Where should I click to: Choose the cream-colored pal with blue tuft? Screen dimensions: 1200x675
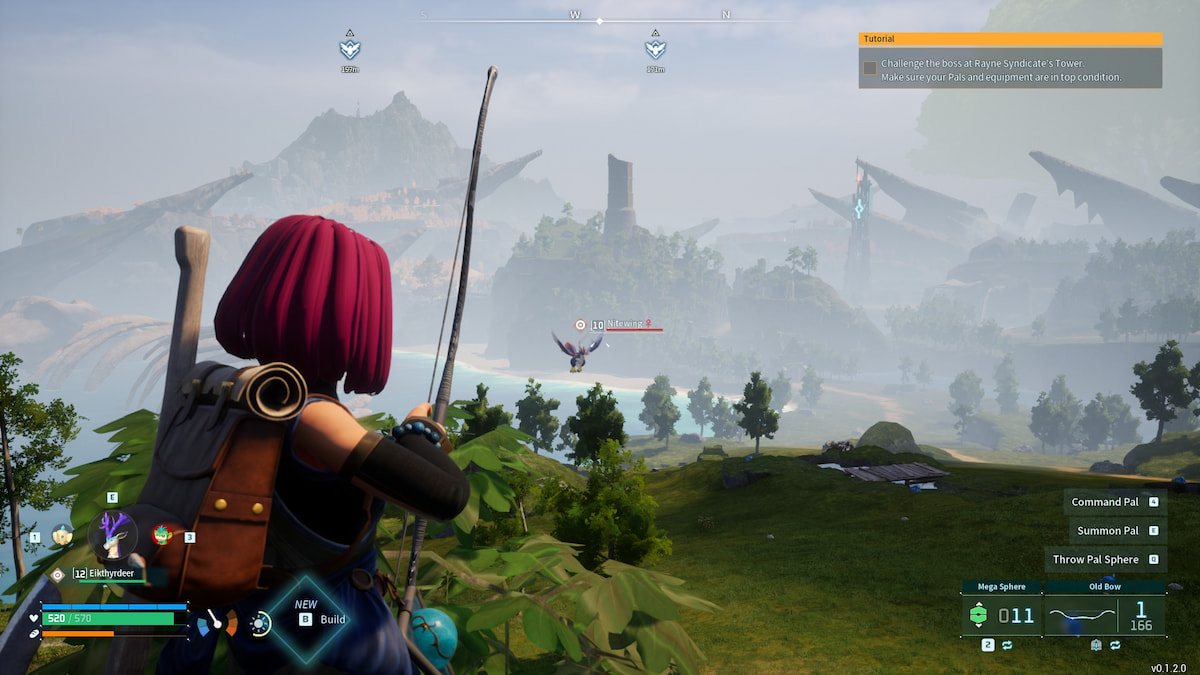(x=62, y=536)
